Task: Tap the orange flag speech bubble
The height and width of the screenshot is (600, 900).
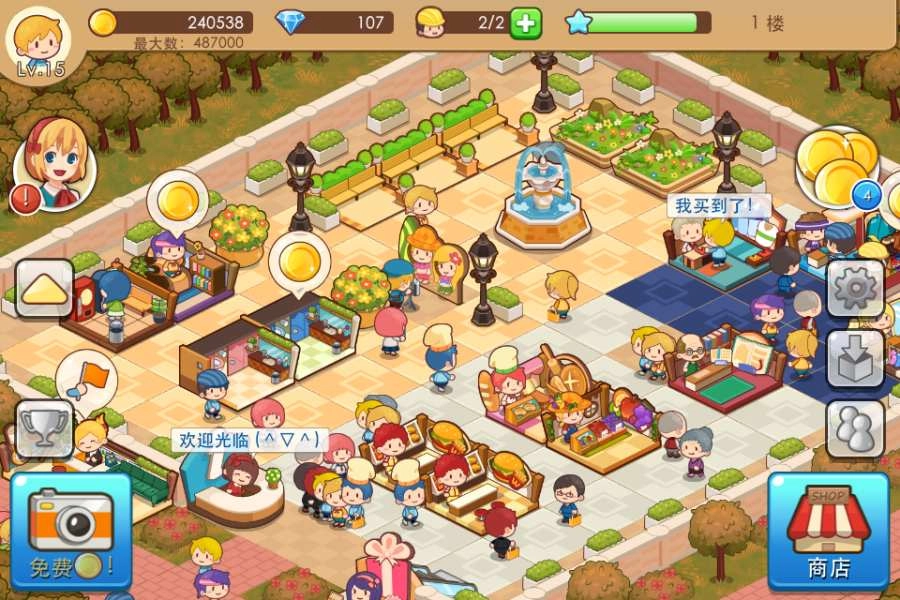Action: (86, 380)
